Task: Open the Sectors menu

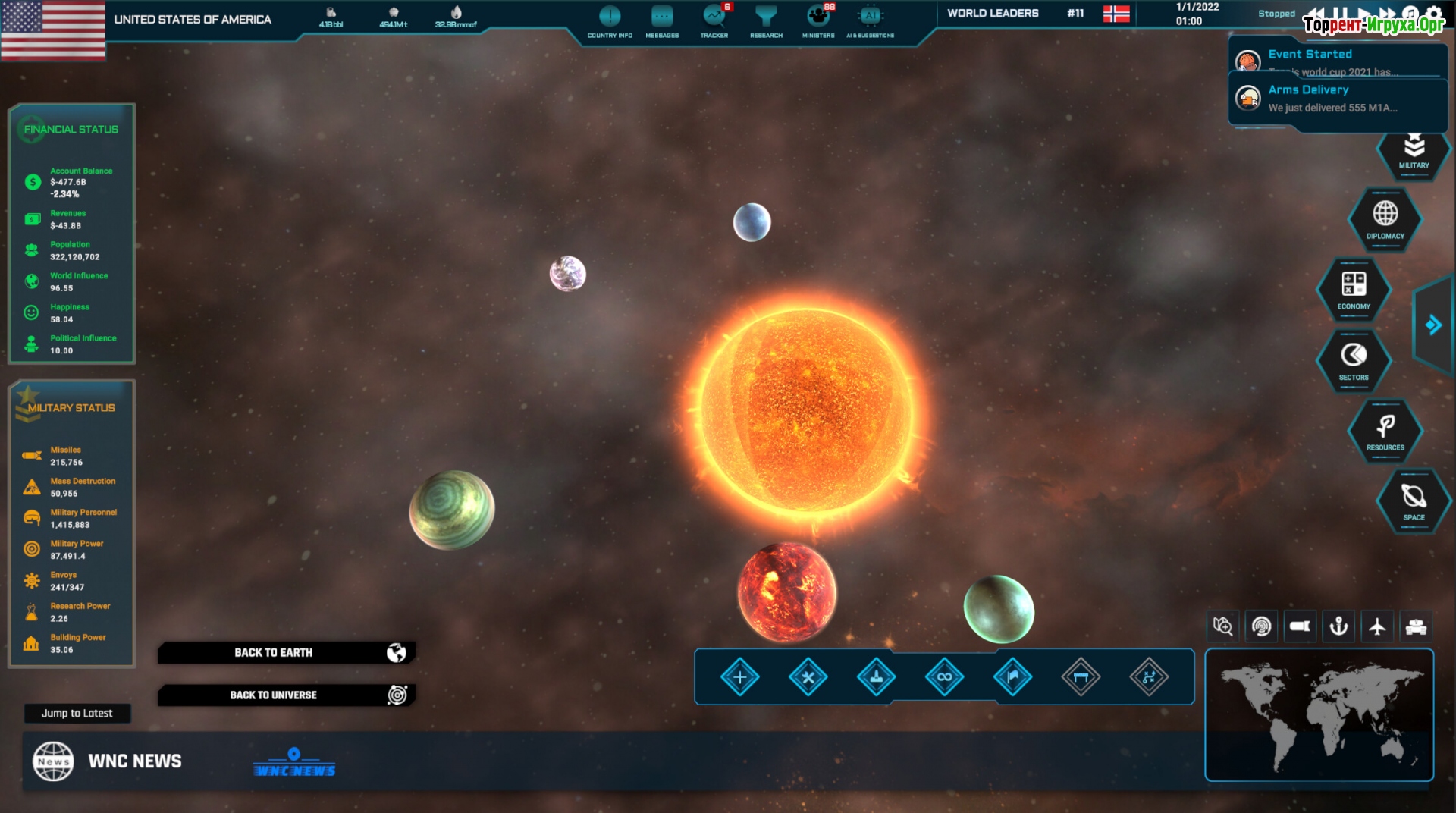Action: coord(1354,360)
